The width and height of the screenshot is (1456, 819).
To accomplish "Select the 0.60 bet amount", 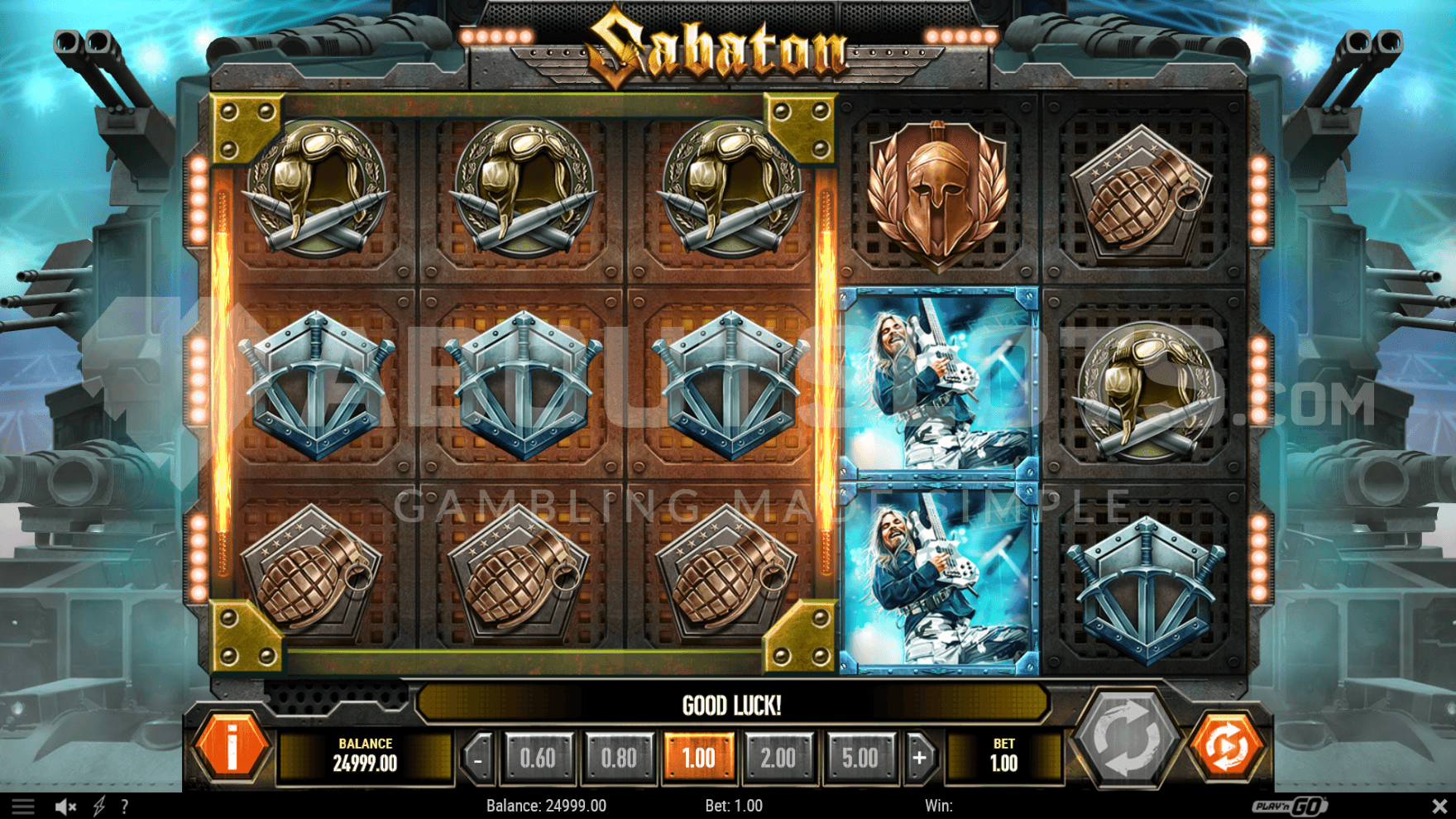I will click(538, 758).
